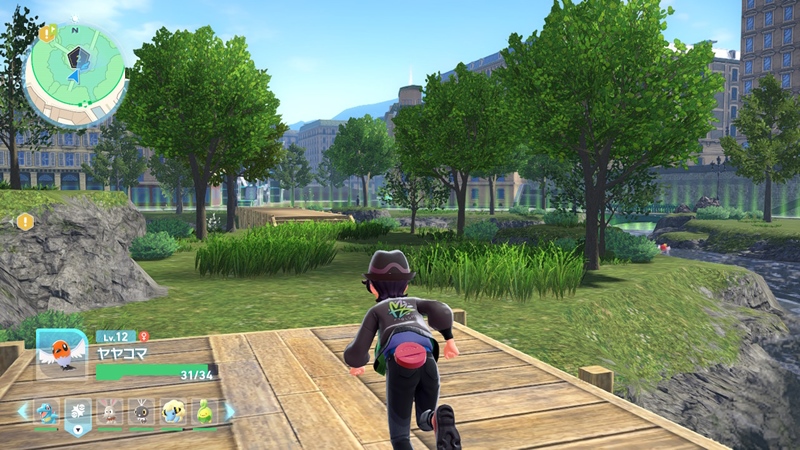Choose the Mareep party slot
The width and height of the screenshot is (800, 450).
[x=173, y=412]
